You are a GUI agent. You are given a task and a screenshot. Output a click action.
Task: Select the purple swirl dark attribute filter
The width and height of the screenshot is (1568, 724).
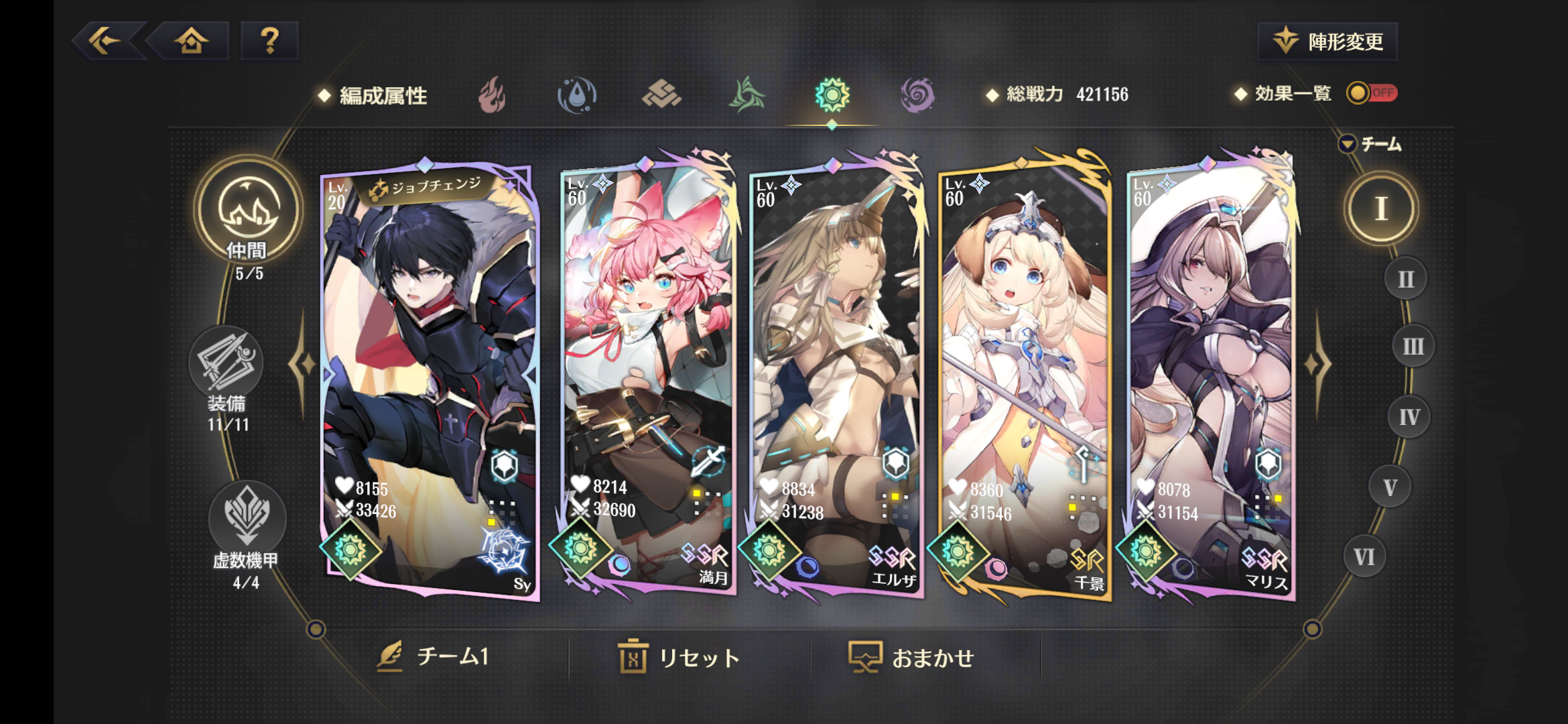click(x=917, y=95)
